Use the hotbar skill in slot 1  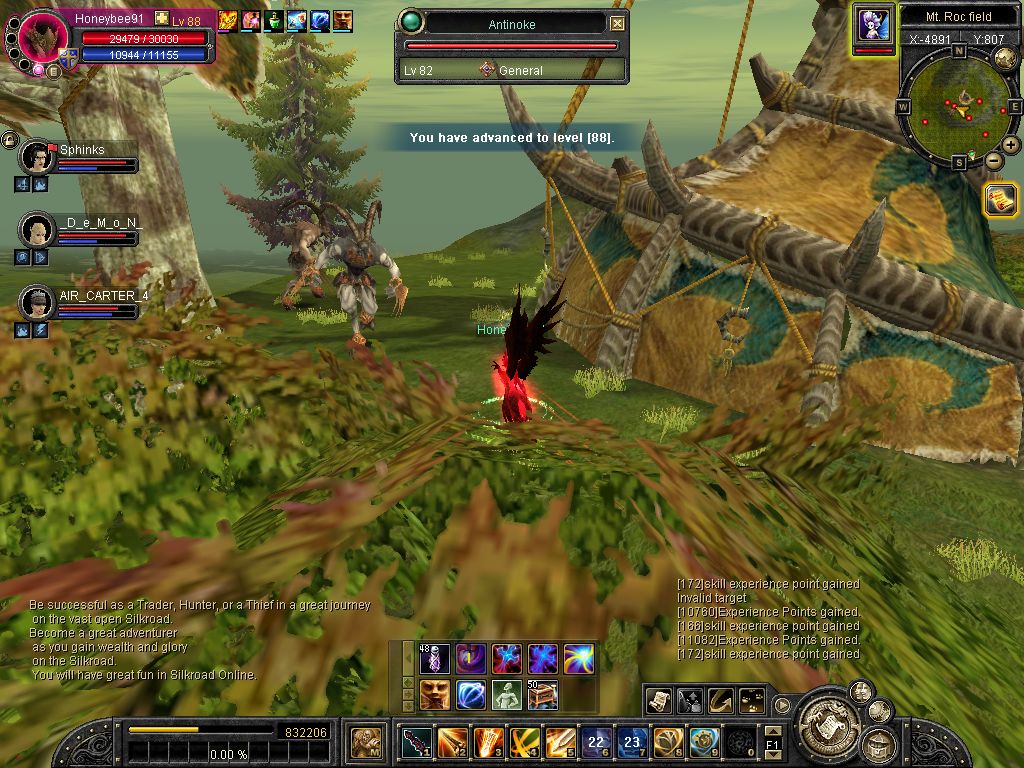point(417,743)
